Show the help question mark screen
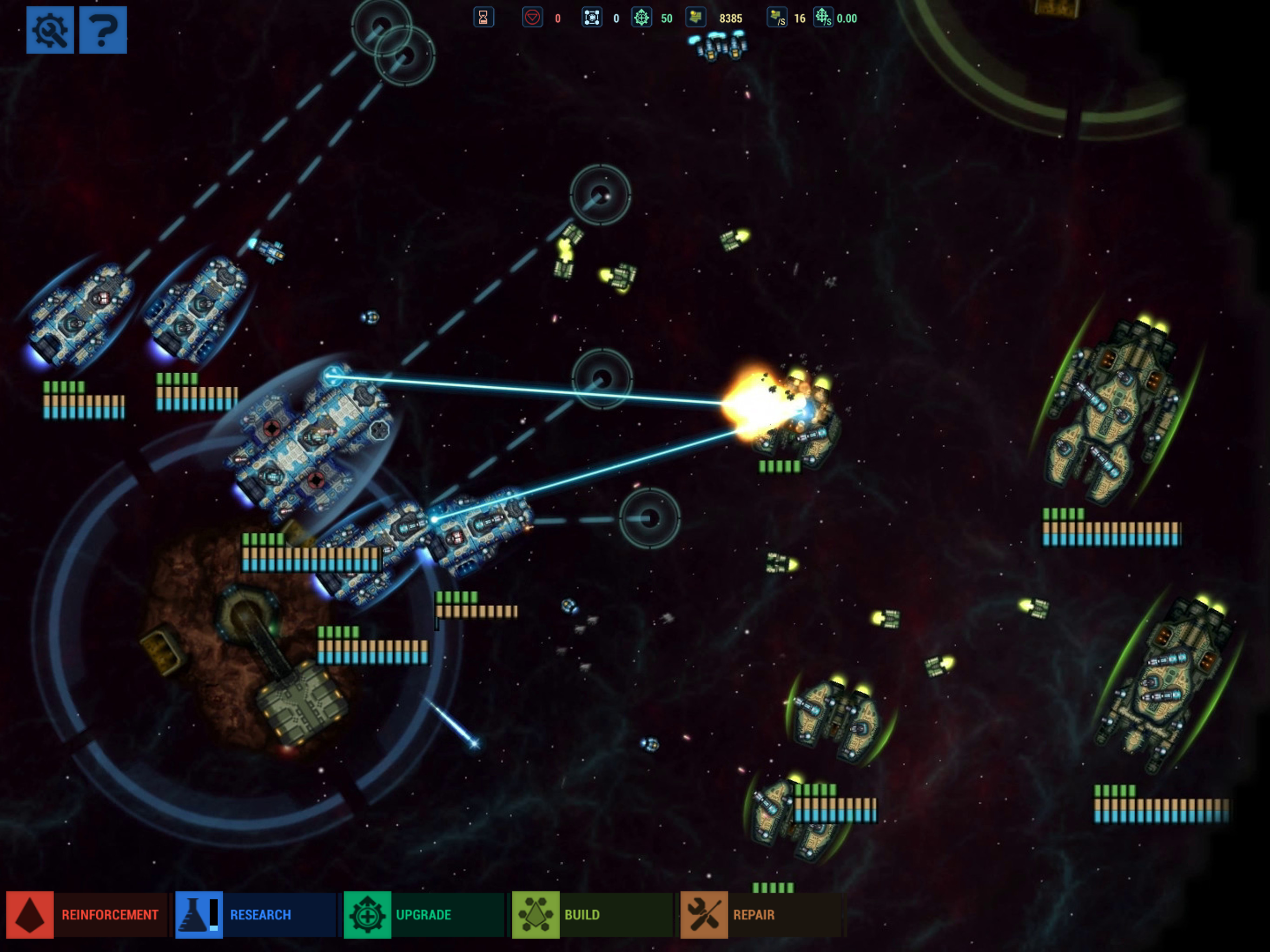Image resolution: width=1270 pixels, height=952 pixels. click(x=103, y=30)
